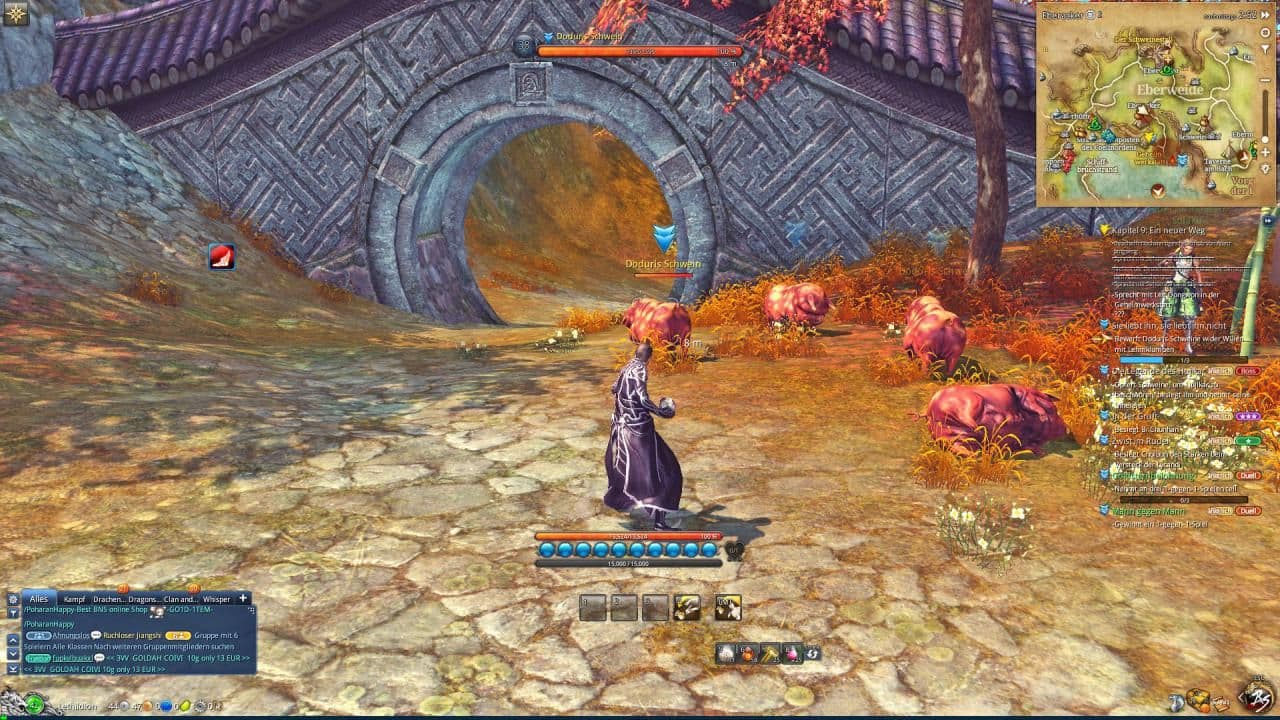Open the top-left compass emblem menu
Image resolution: width=1280 pixels, height=720 pixels.
15,13
